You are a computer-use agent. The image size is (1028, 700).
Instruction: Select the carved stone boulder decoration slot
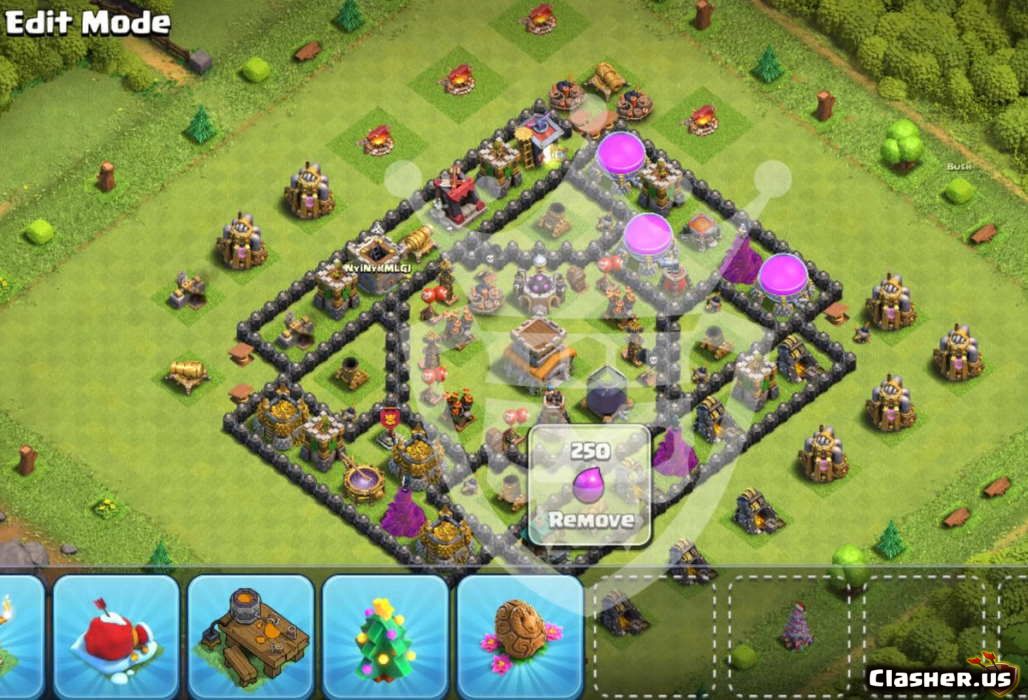coord(520,634)
